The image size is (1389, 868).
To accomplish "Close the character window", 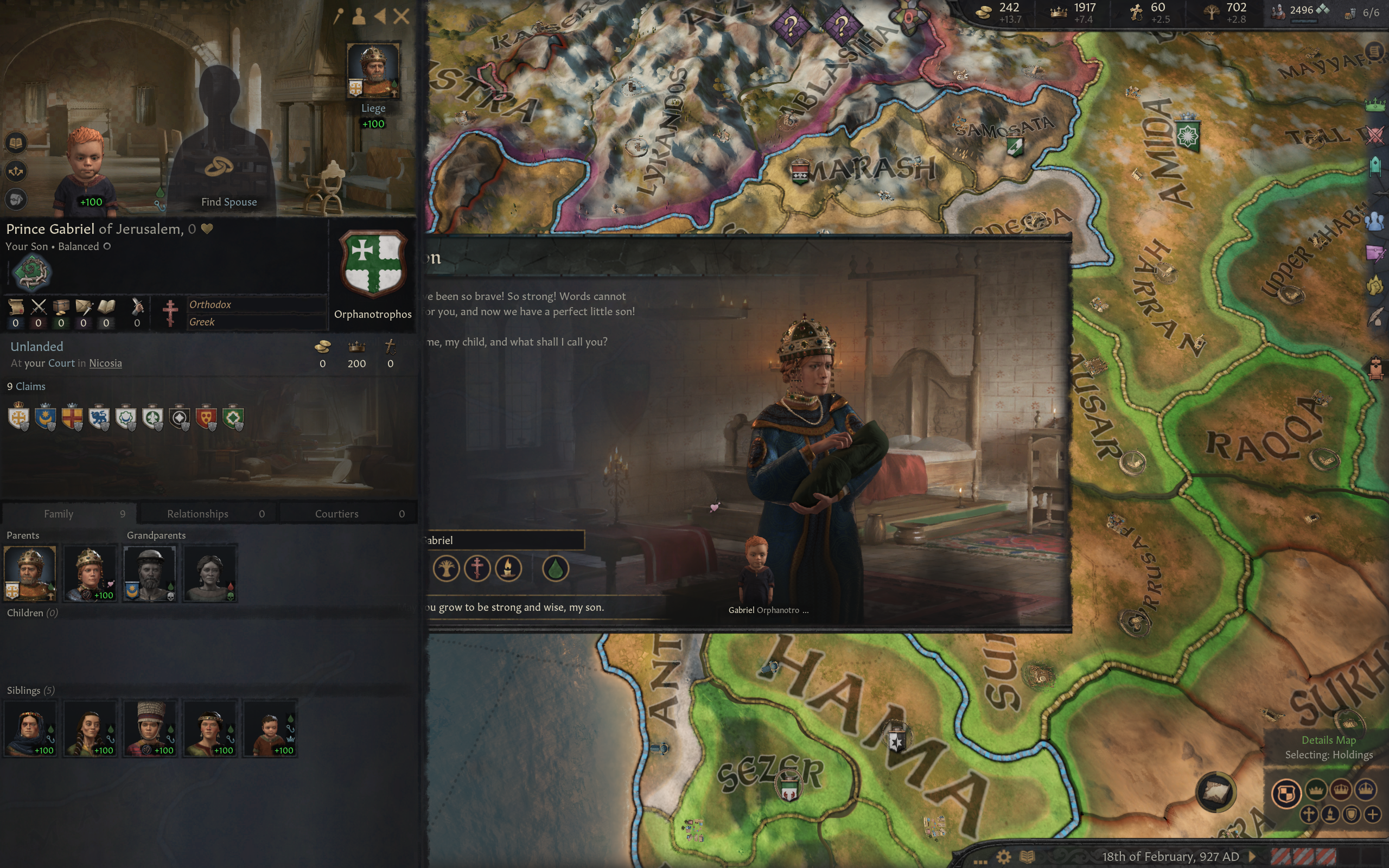I will tap(401, 16).
